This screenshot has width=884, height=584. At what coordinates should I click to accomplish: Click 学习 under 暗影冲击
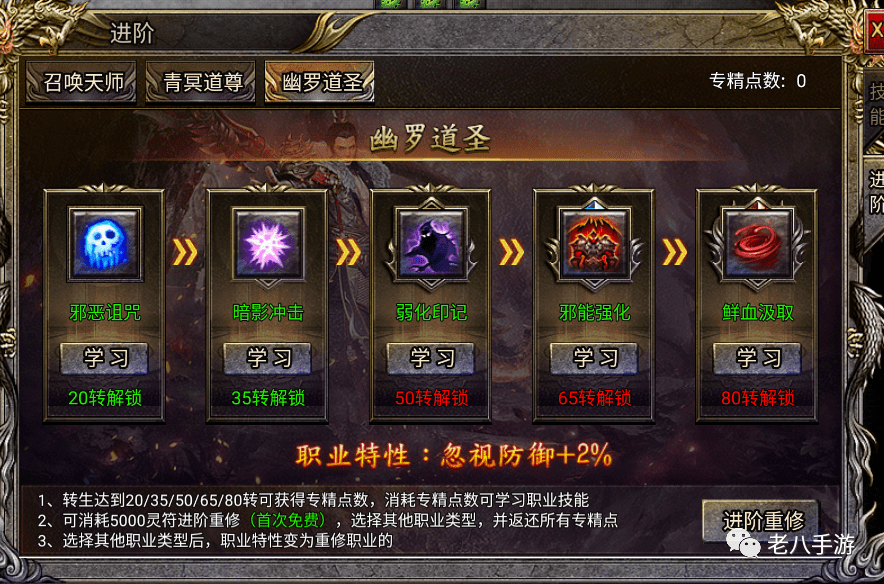(268, 357)
